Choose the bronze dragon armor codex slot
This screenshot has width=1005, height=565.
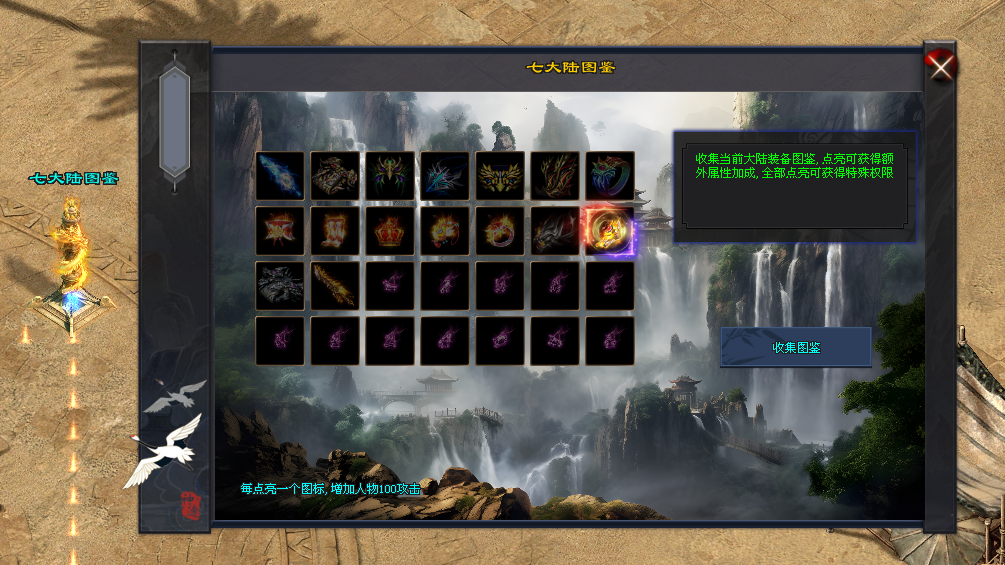coord(335,176)
